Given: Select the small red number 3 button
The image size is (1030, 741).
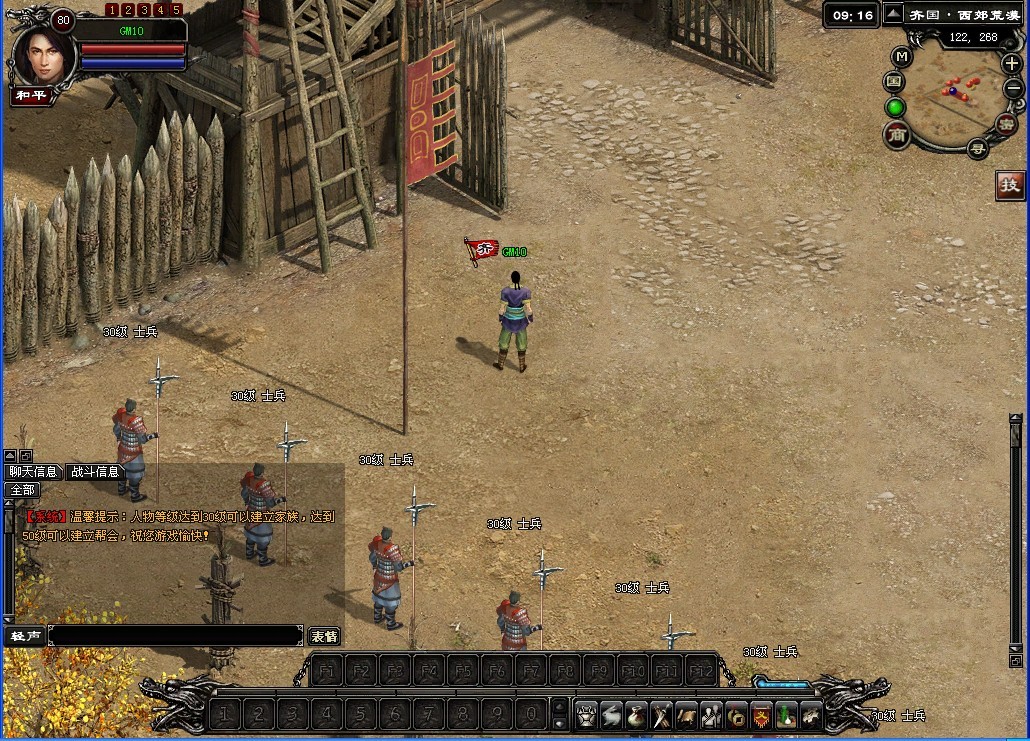Looking at the screenshot, I should tap(144, 10).
